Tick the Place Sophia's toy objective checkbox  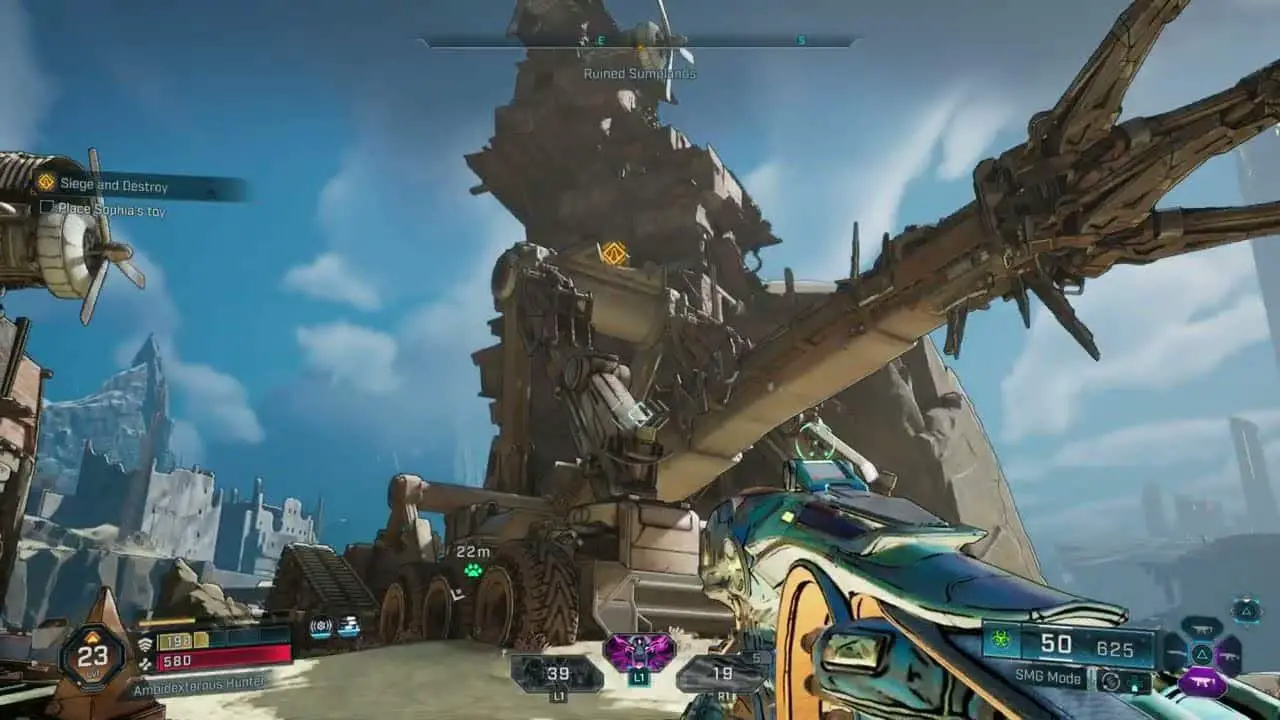pyautogui.click(x=46, y=208)
